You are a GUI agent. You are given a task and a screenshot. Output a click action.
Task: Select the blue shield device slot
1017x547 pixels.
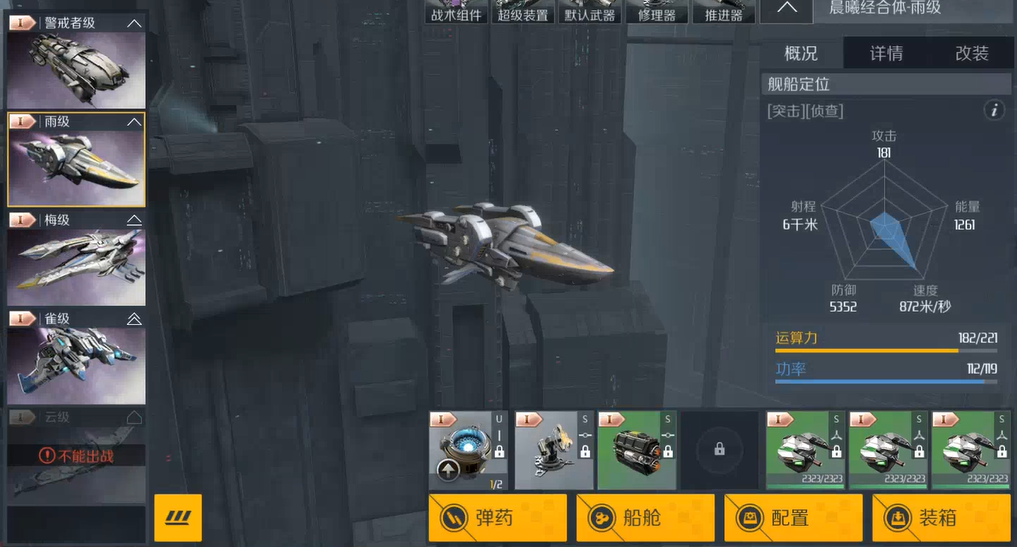468,450
